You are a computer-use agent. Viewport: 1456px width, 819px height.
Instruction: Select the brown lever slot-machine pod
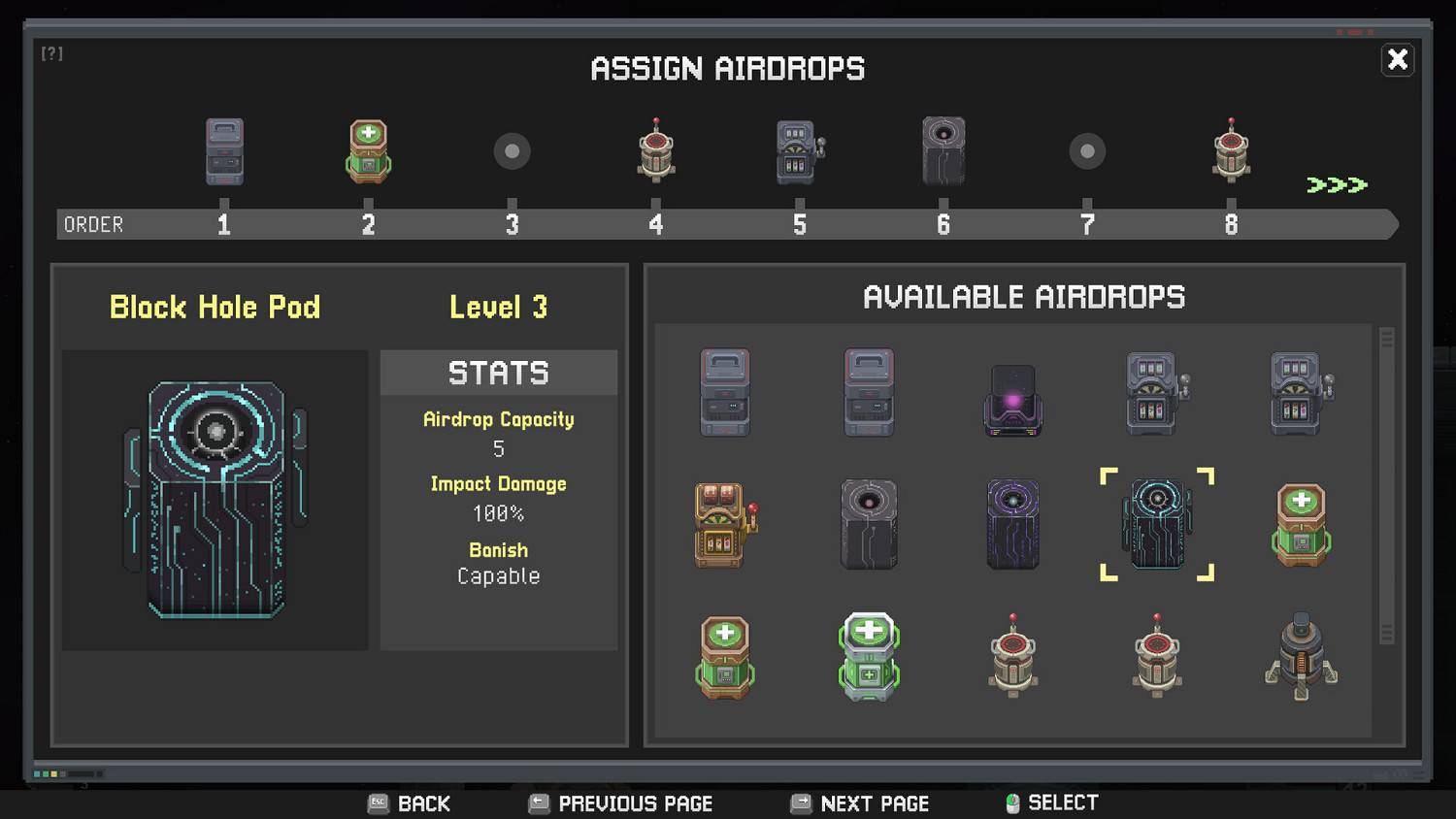[725, 524]
